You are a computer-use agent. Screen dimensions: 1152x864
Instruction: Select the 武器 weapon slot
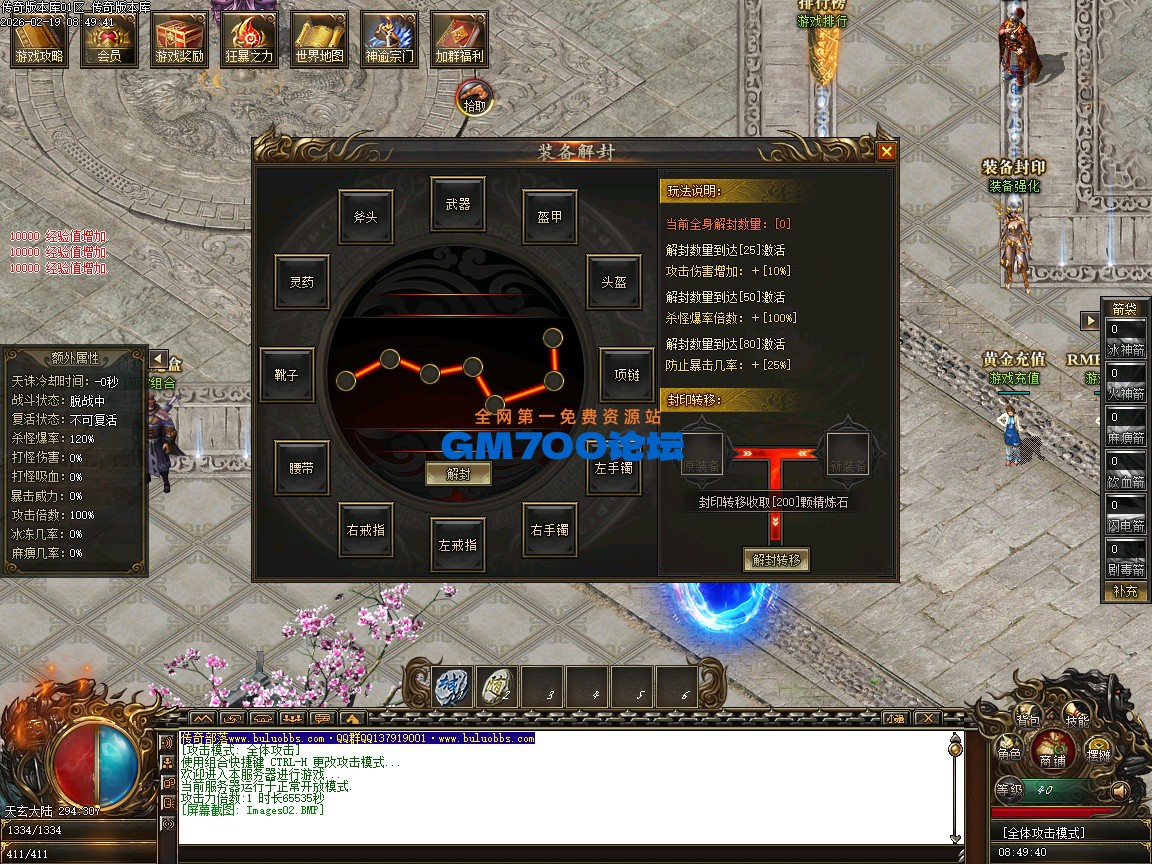[x=458, y=204]
